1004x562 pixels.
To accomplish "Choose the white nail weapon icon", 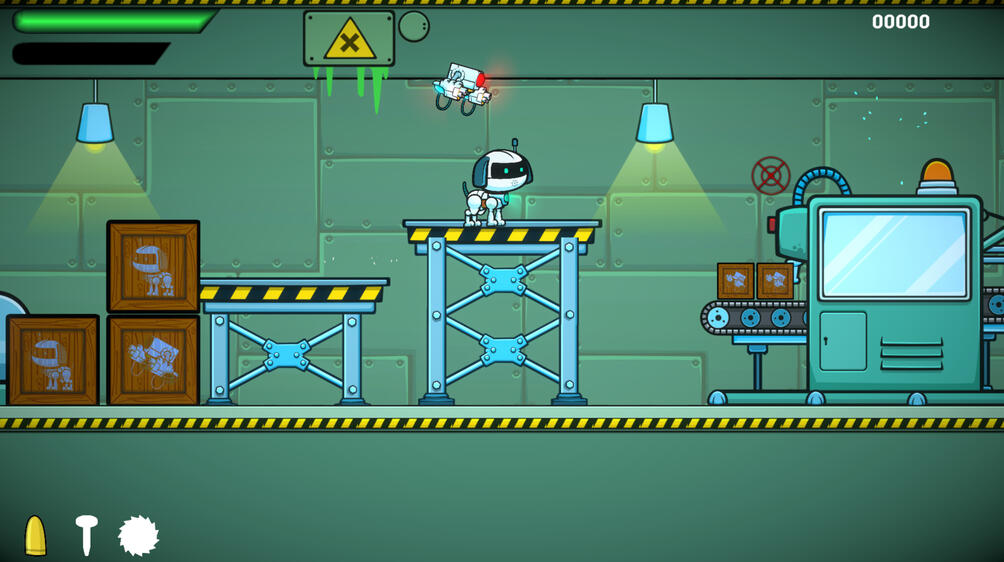I will pyautogui.click(x=86, y=535).
